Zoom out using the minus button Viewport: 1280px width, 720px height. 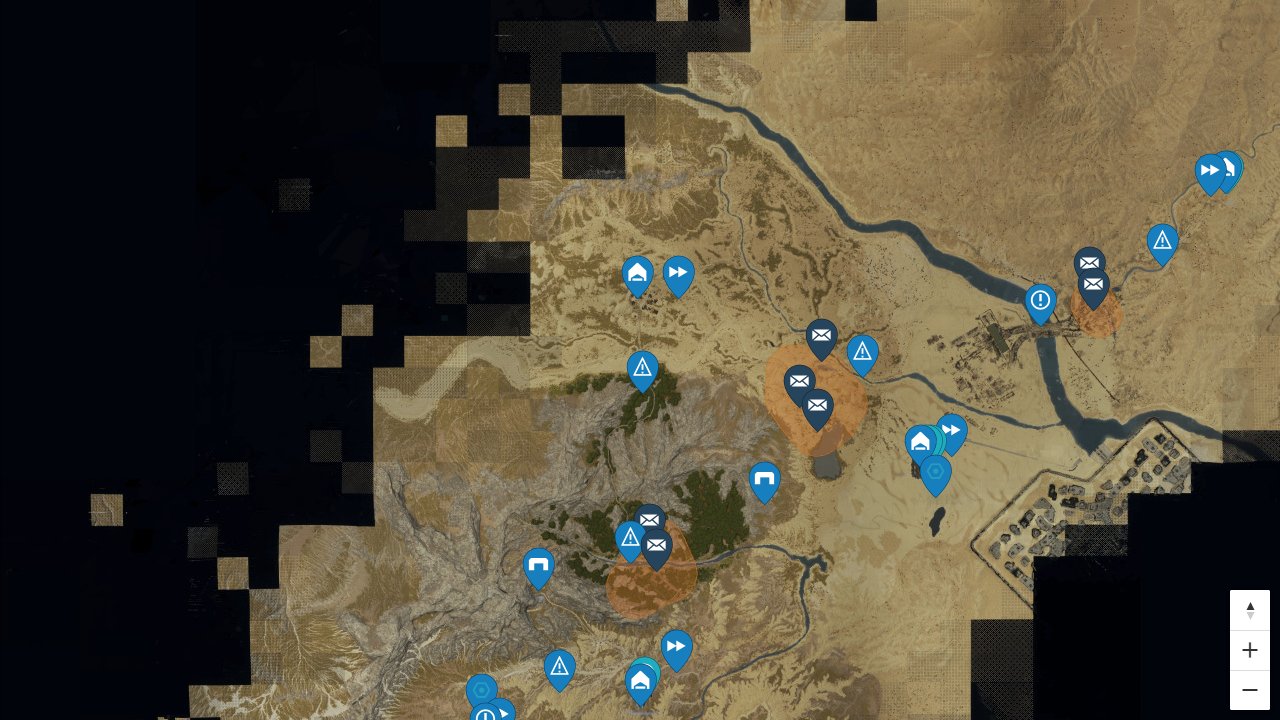click(1250, 689)
